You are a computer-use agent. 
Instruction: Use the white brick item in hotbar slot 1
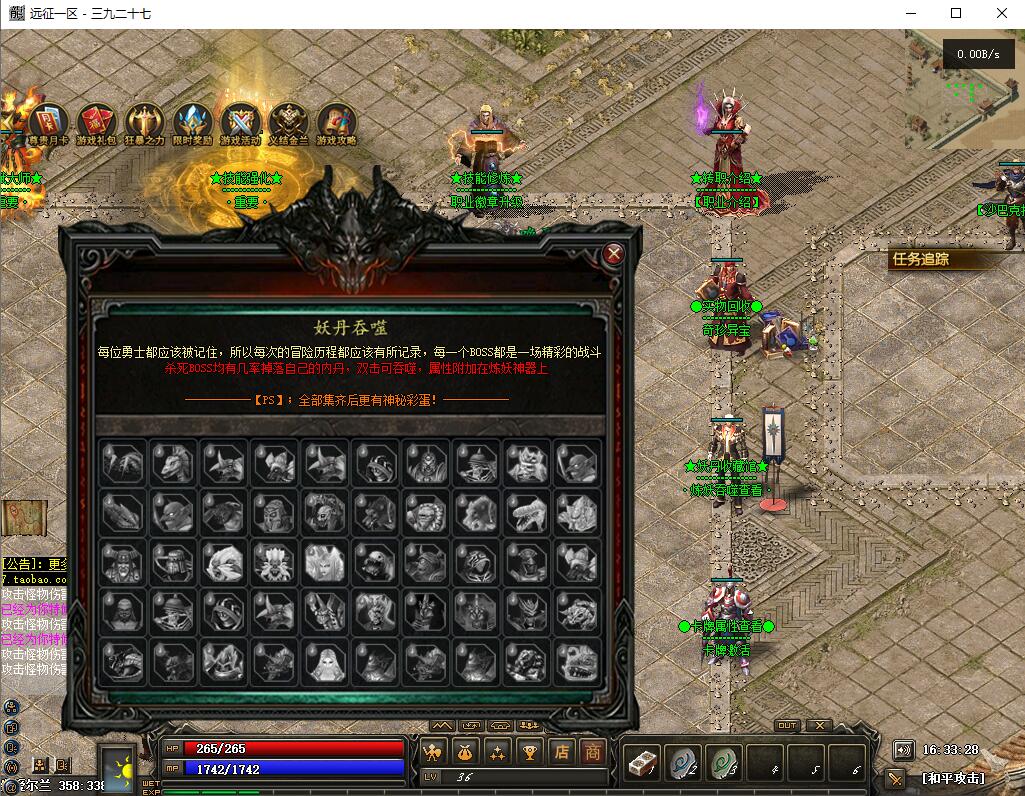point(640,763)
